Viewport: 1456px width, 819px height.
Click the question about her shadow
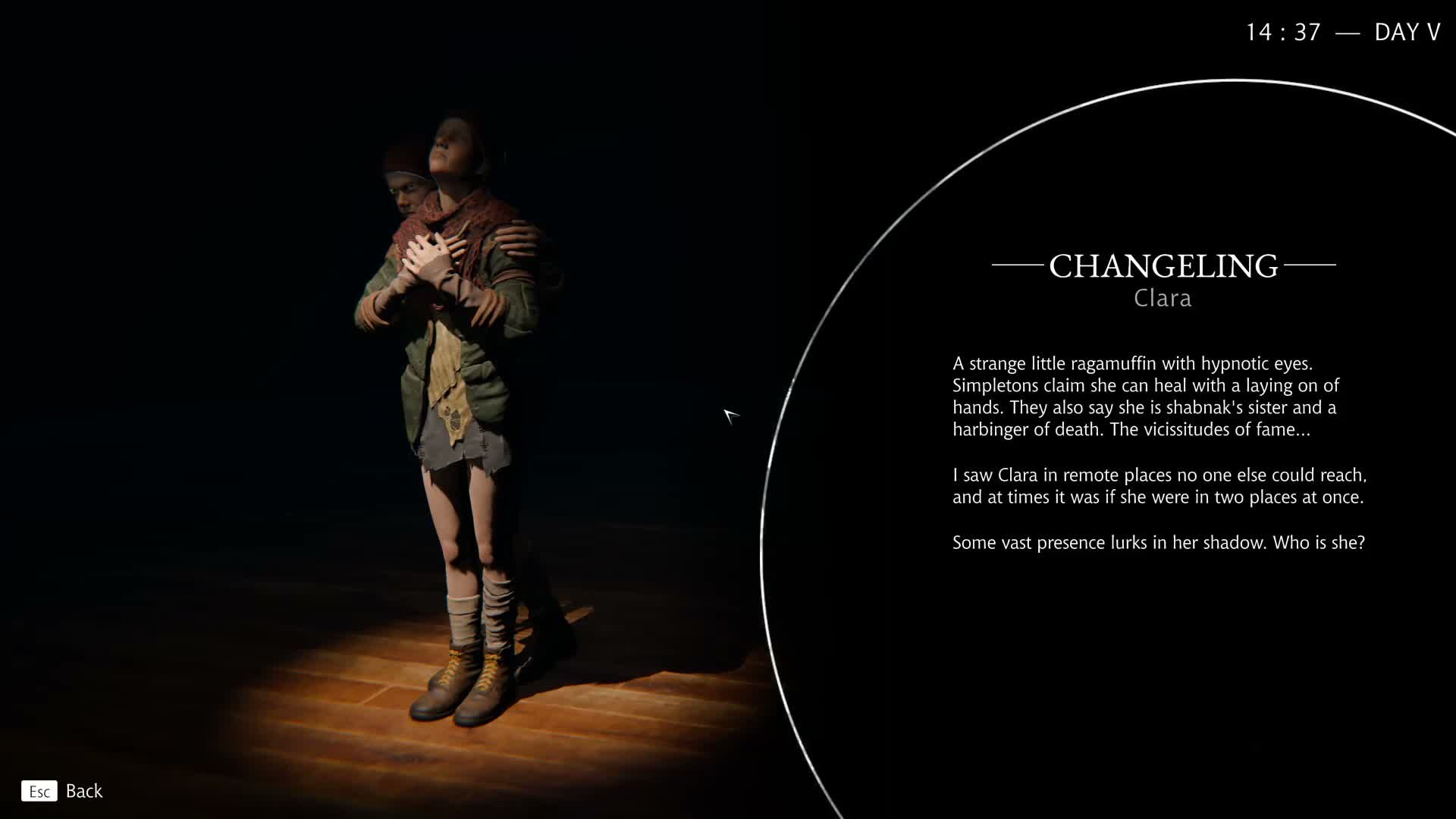1158,542
